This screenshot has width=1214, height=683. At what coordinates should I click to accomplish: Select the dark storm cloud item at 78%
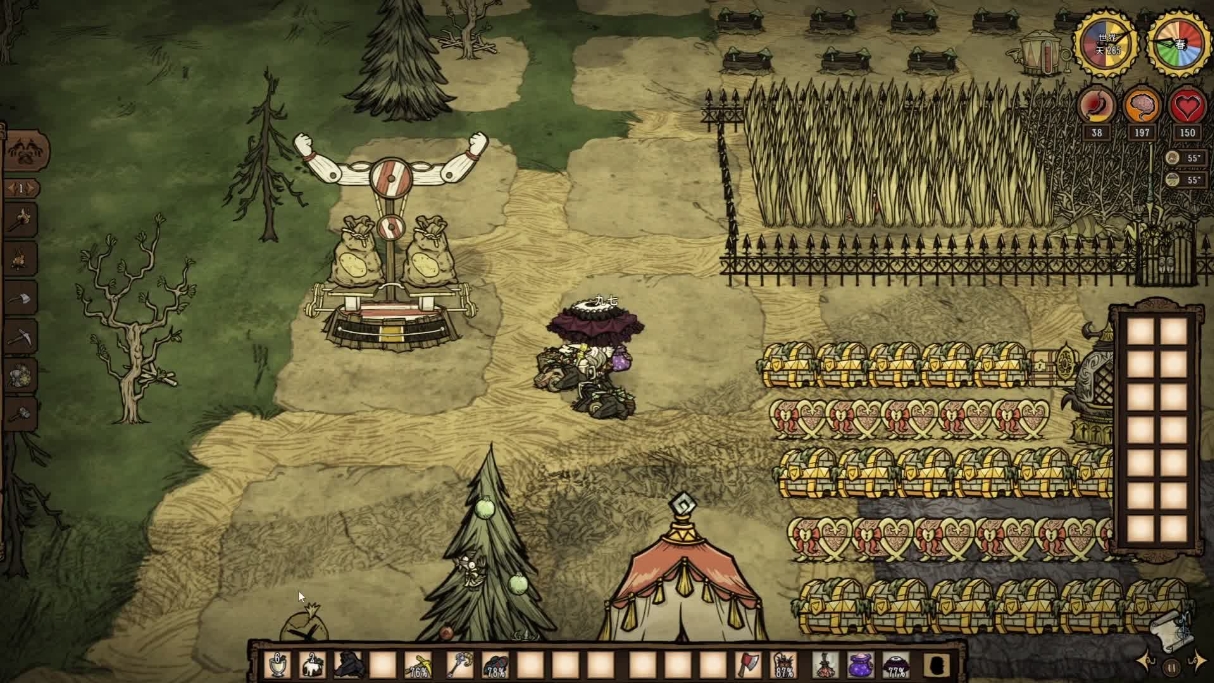pyautogui.click(x=495, y=664)
